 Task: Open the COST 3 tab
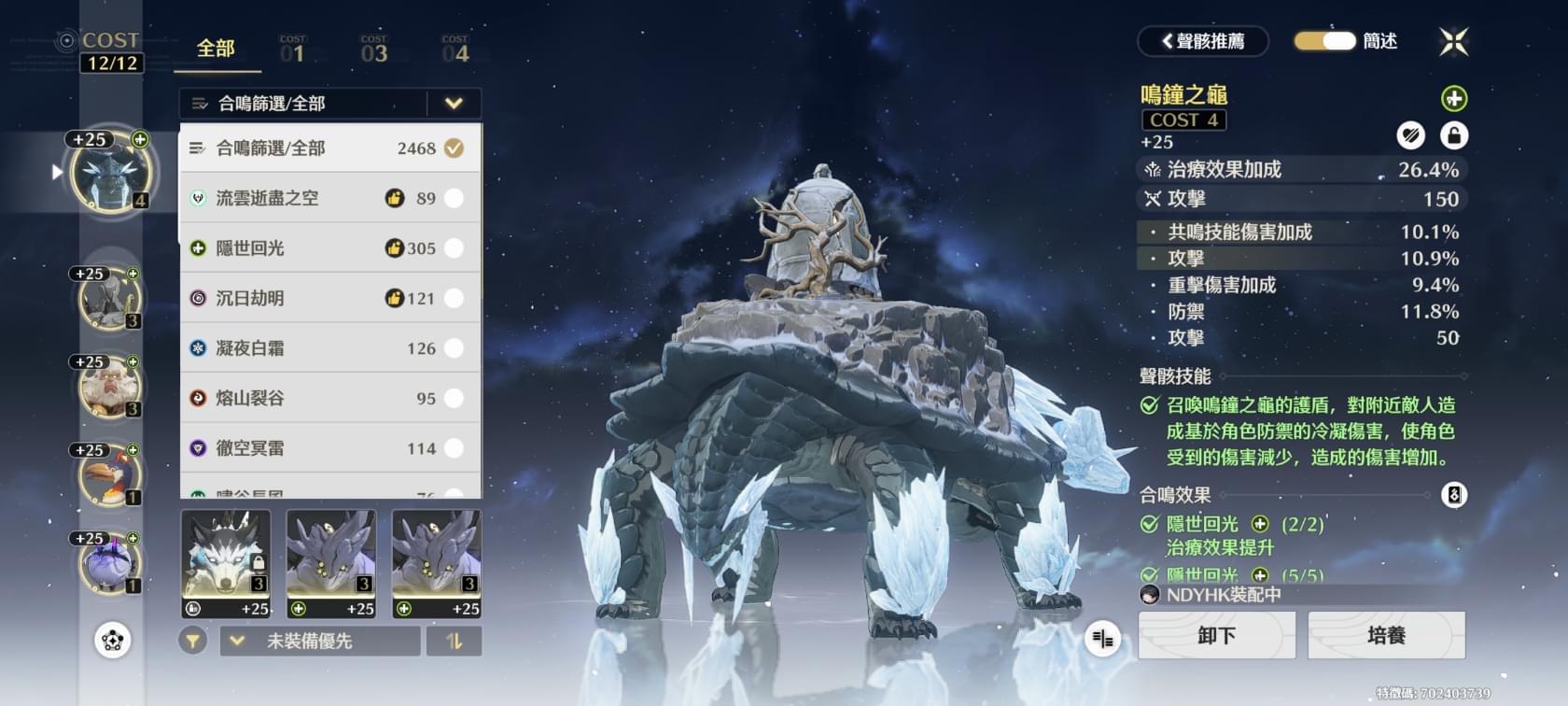(374, 50)
